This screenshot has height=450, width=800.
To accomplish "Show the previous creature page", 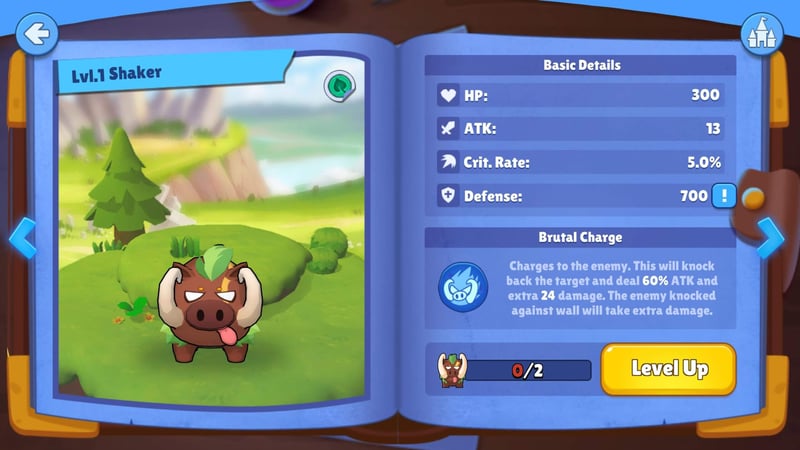I will 22,238.
